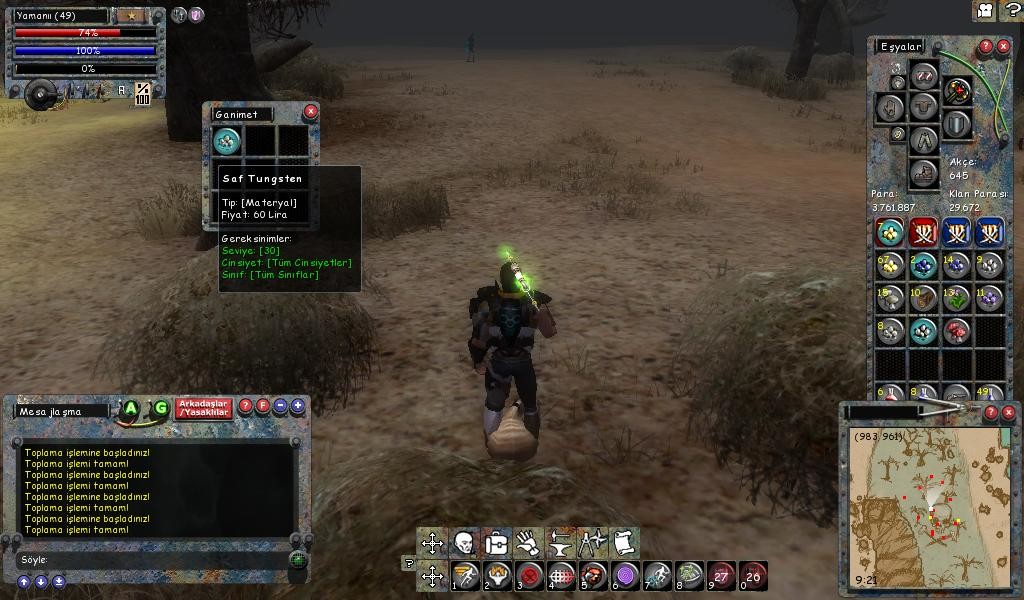Use the purple spiral skill in slot 6
The height and width of the screenshot is (600, 1024).
click(x=625, y=575)
